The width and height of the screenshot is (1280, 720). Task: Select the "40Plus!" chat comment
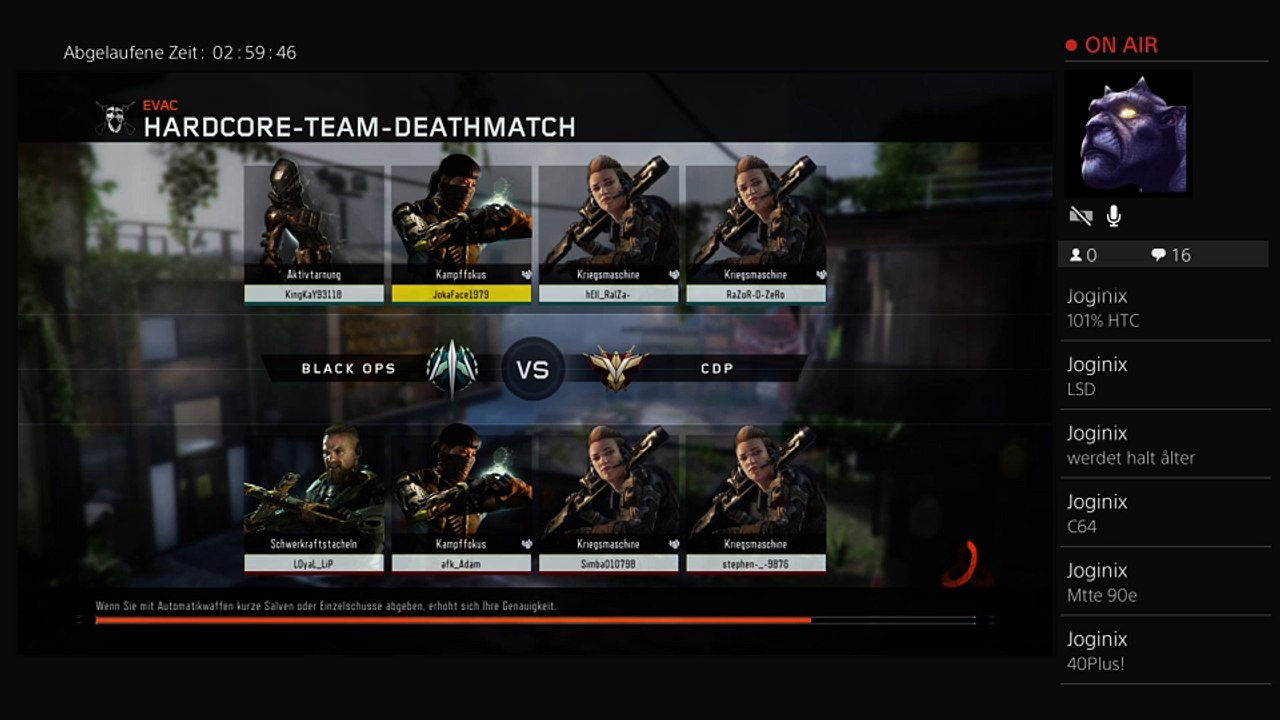click(x=1164, y=651)
